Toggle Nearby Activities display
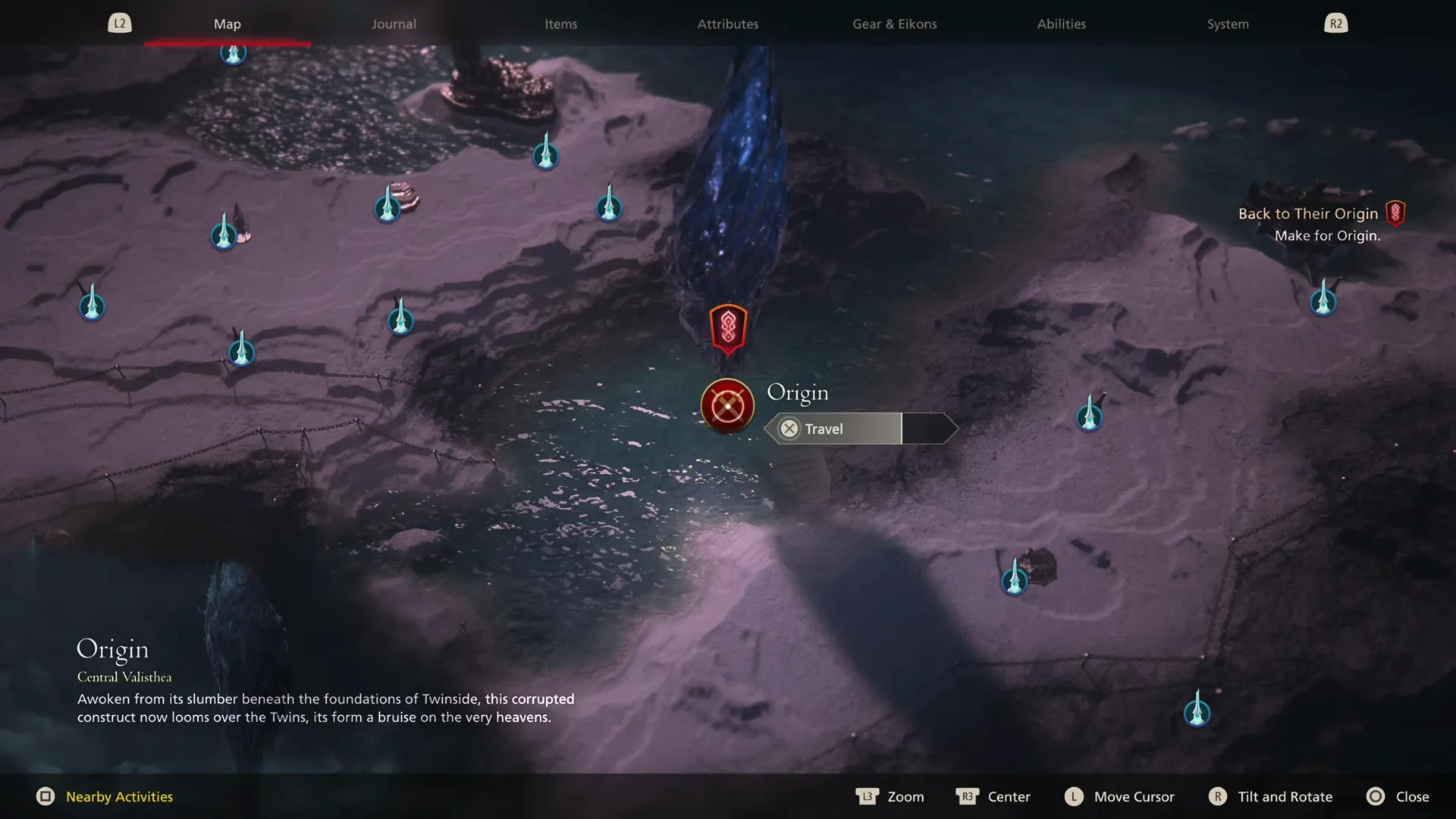The height and width of the screenshot is (819, 1456). [x=118, y=797]
